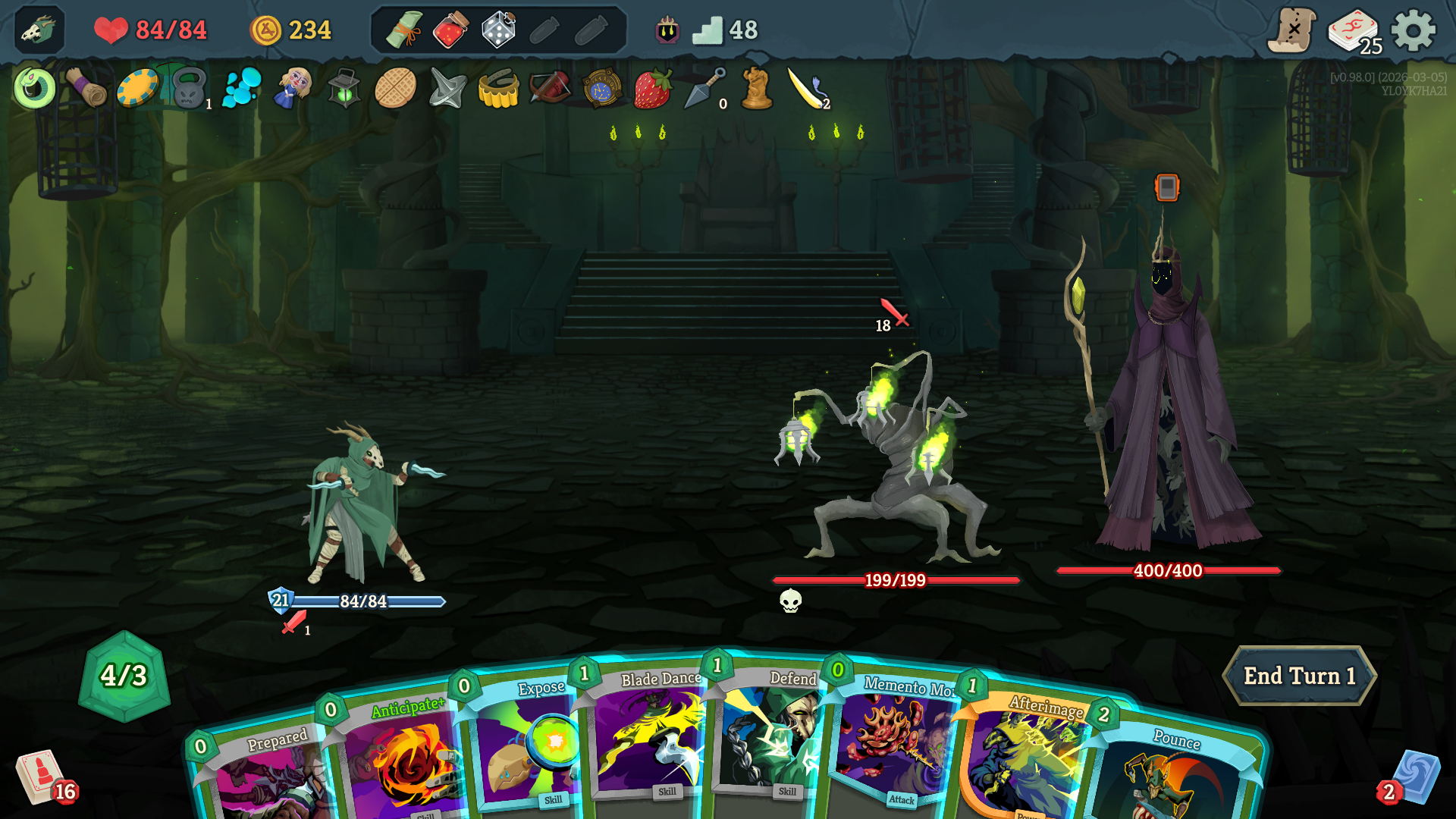
Task: Select the green scroll potion slot
Action: tap(404, 30)
